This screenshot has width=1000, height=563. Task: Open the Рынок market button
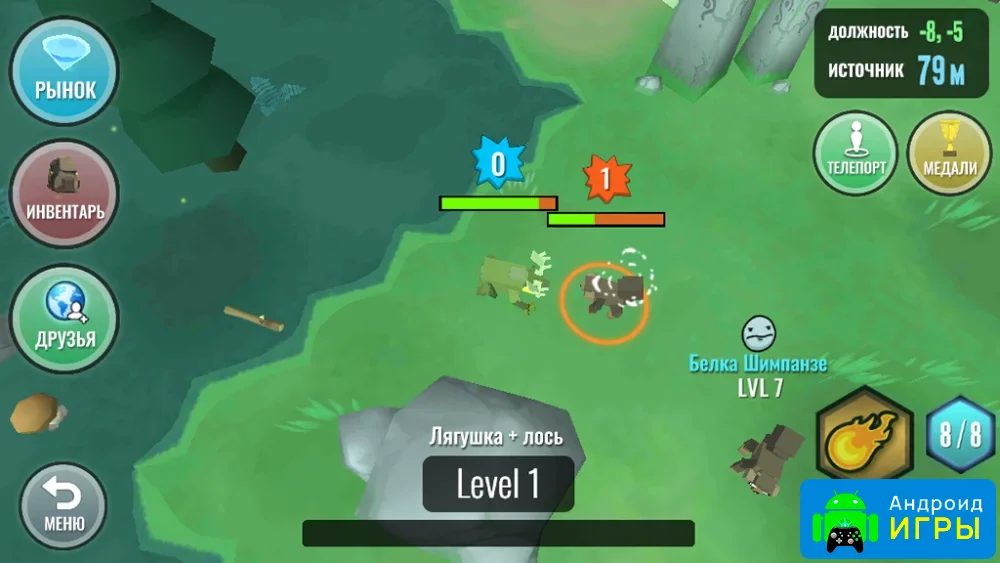coord(65,70)
